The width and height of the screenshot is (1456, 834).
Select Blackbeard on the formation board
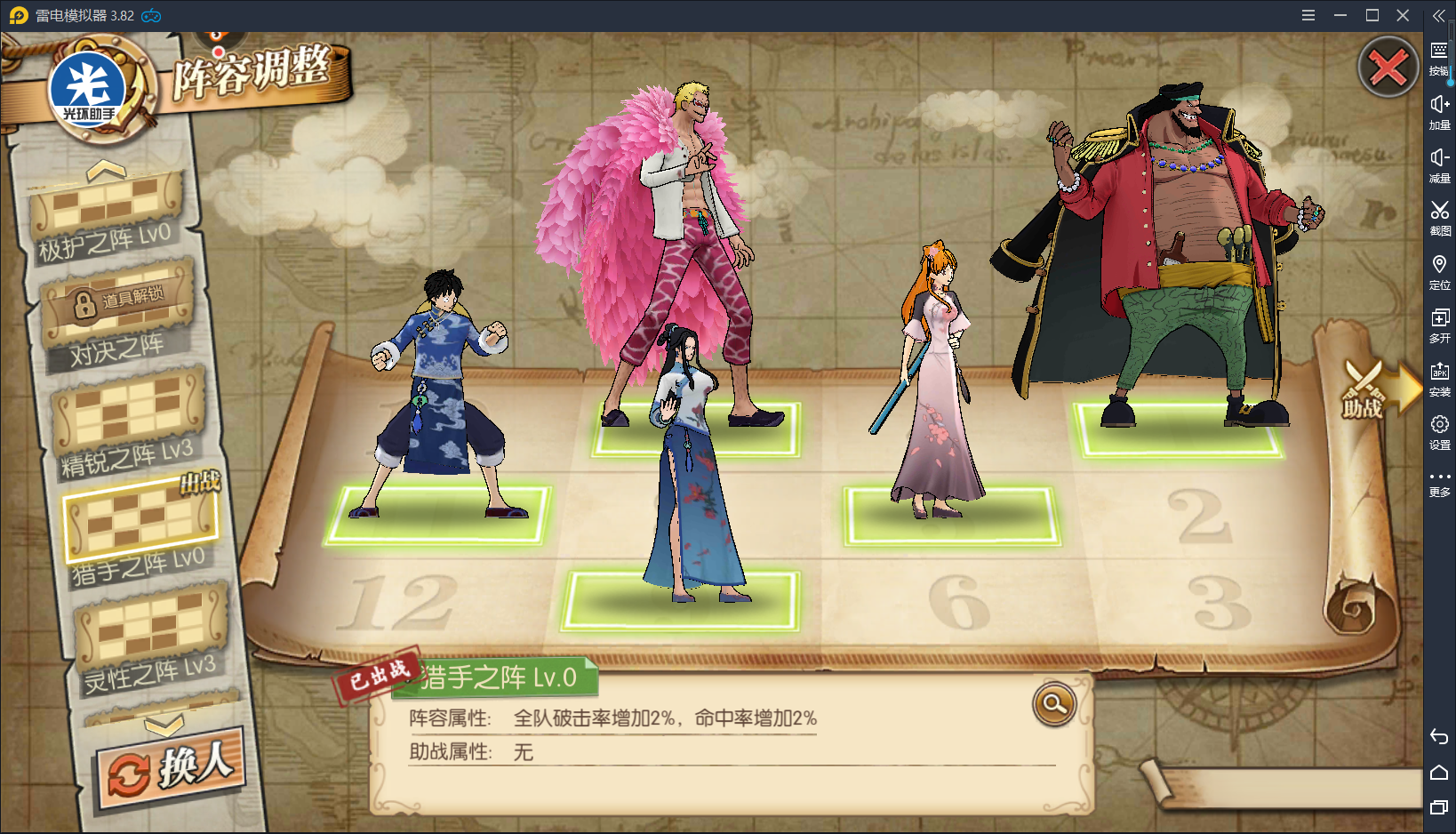pos(1173,249)
